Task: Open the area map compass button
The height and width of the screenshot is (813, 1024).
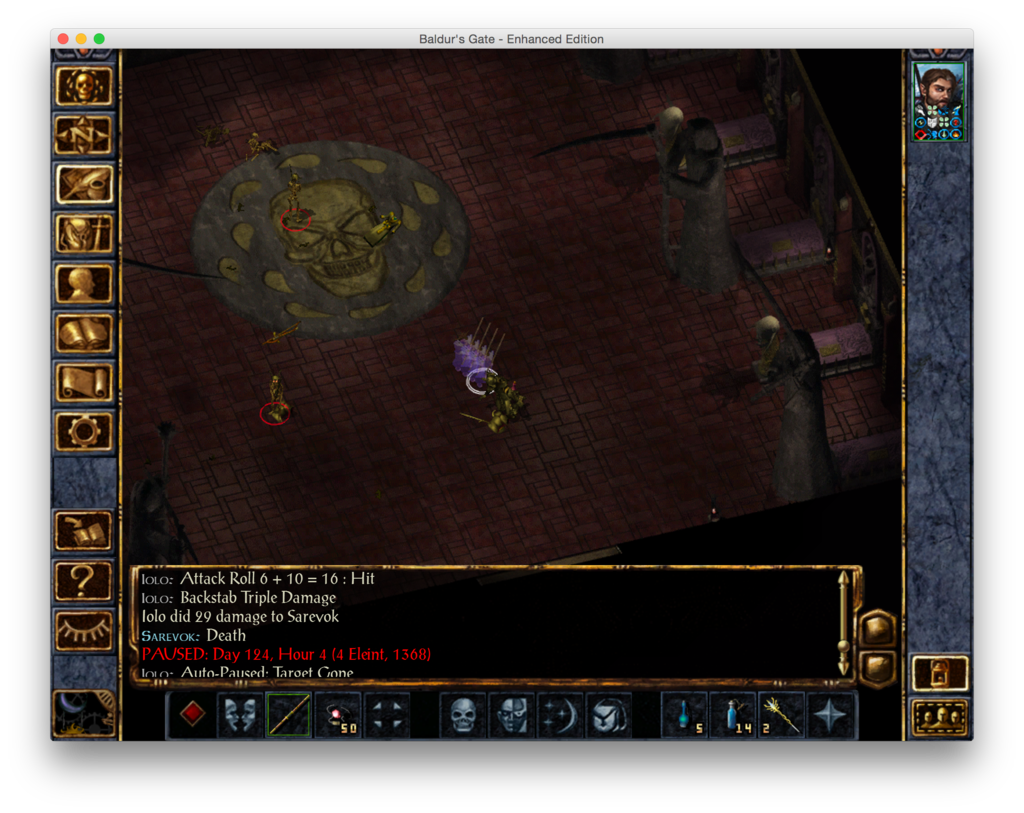Action: coord(84,135)
